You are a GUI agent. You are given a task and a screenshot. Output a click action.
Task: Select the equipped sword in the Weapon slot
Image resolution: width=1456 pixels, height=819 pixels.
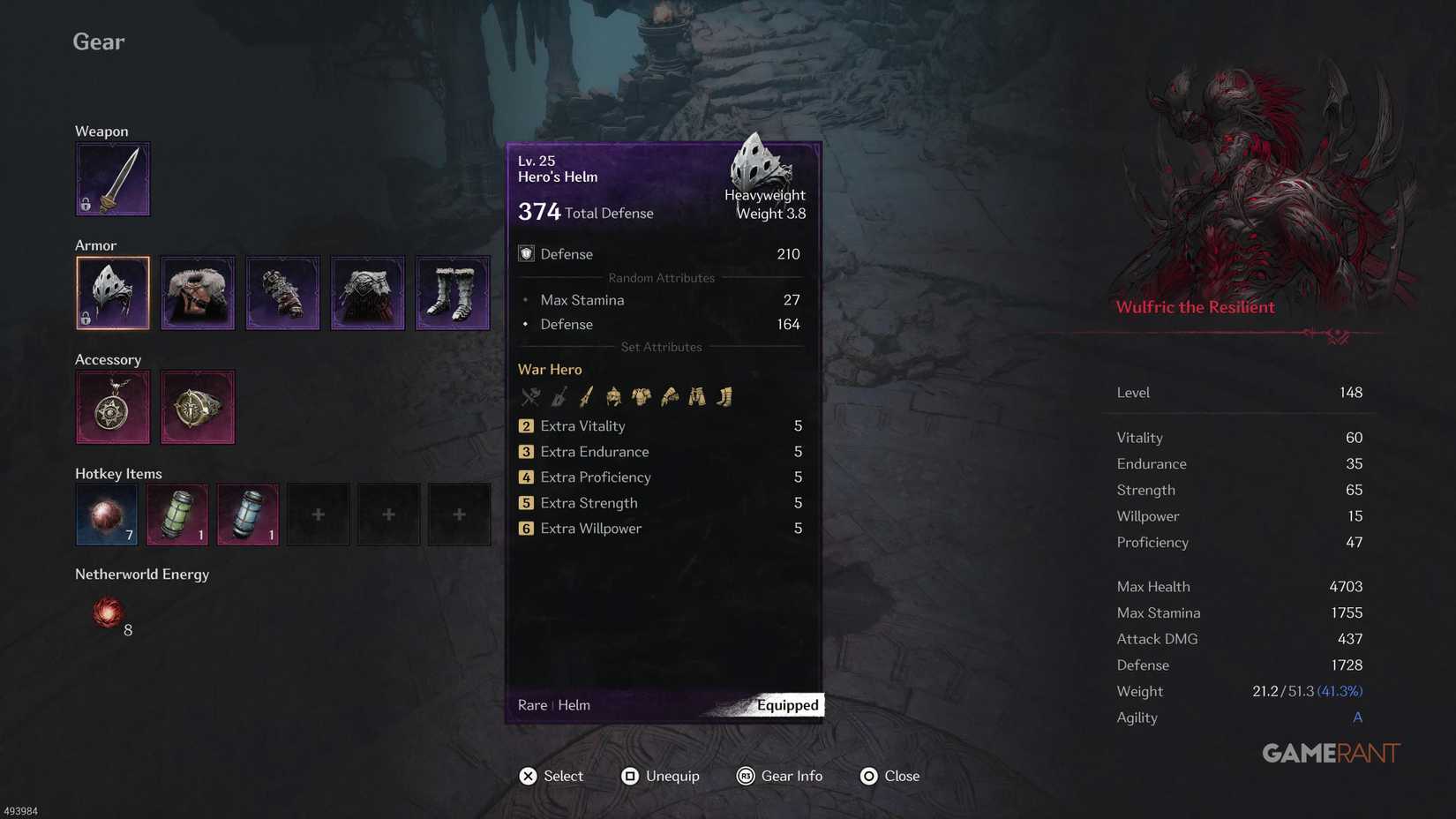113,178
